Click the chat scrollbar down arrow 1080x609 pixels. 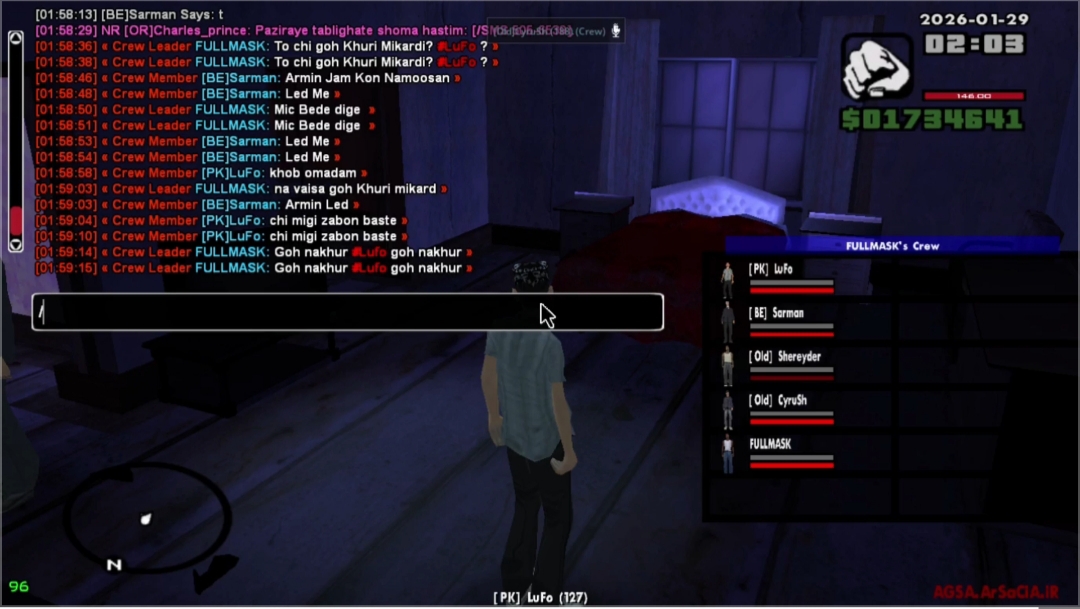point(15,244)
